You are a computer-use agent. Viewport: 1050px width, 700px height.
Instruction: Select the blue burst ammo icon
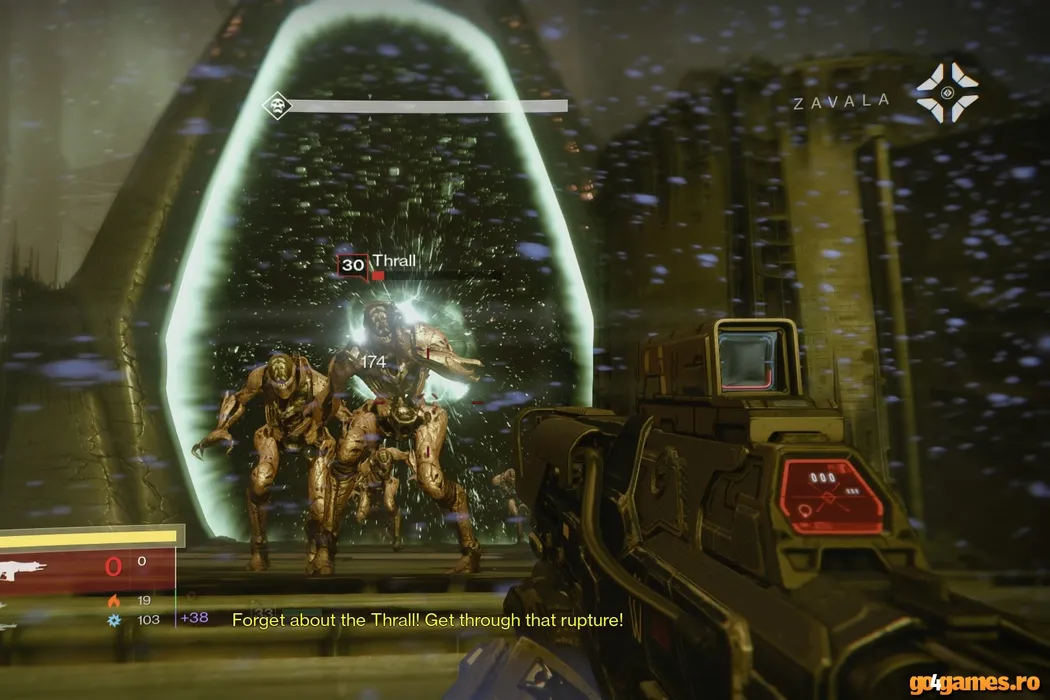116,619
